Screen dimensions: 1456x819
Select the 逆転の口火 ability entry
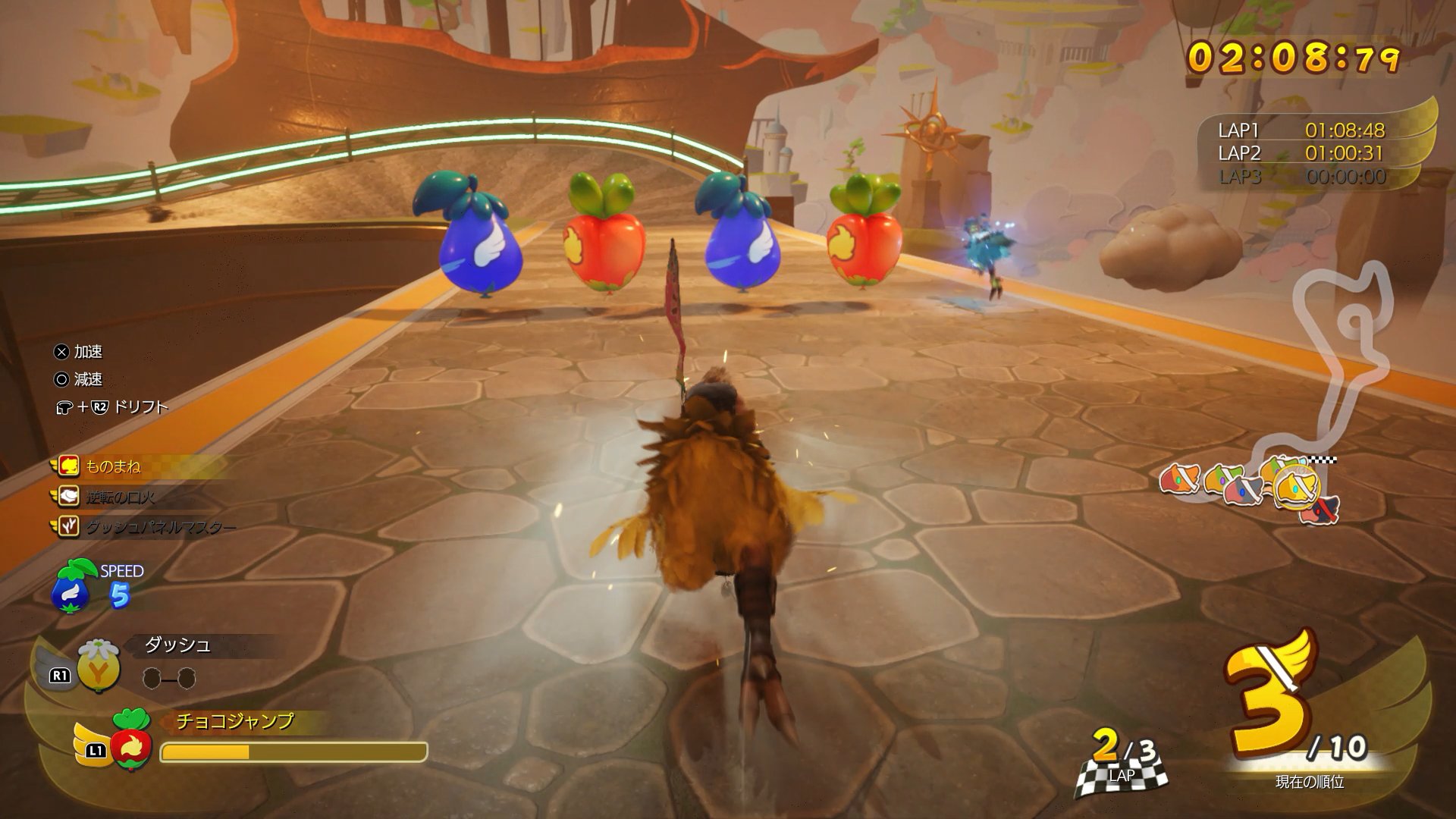coord(119,497)
